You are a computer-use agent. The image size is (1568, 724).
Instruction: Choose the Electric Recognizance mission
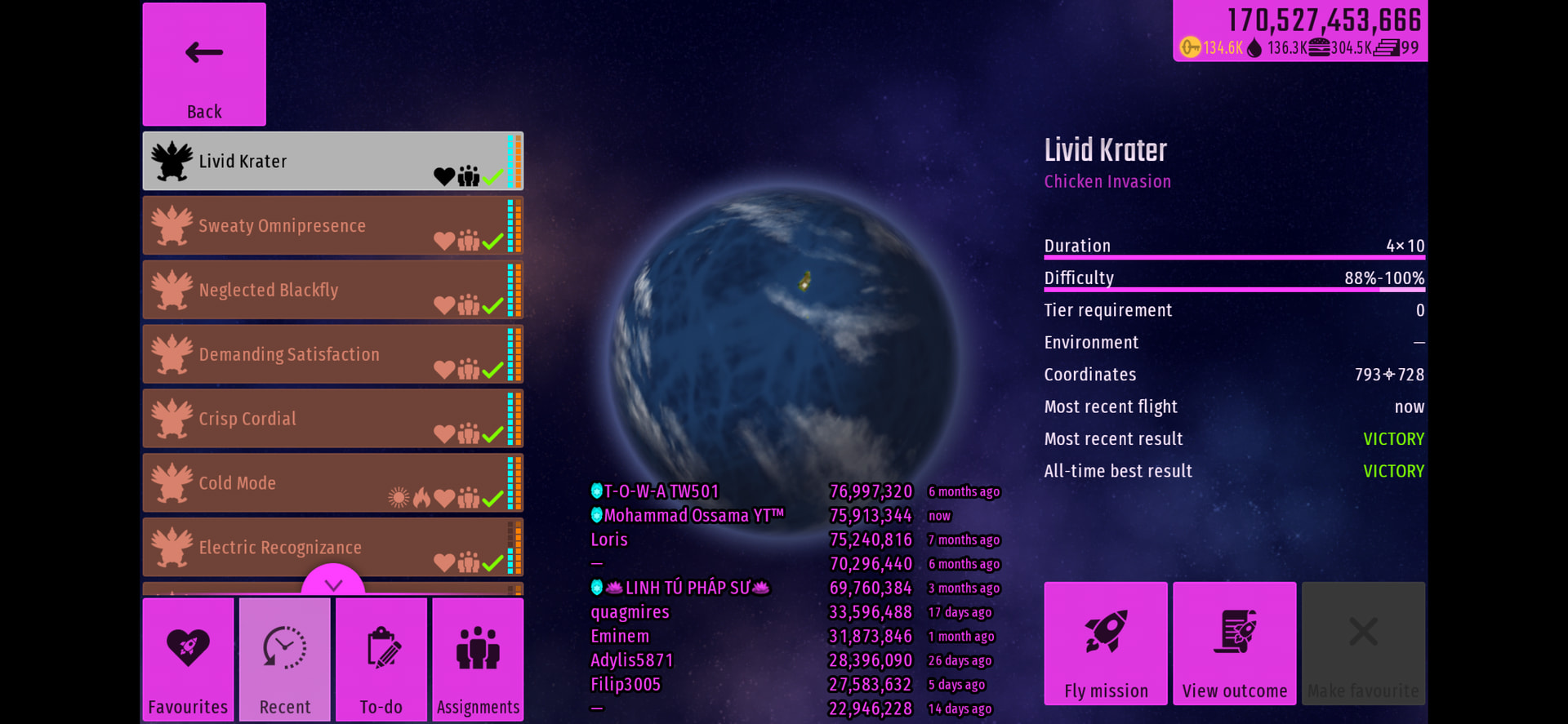tap(332, 547)
